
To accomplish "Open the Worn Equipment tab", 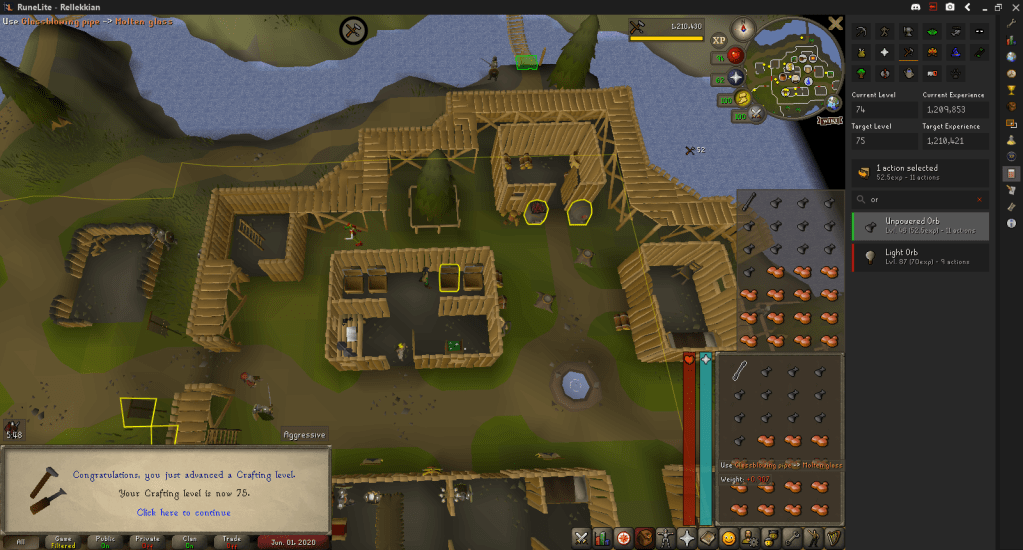I will (664, 538).
